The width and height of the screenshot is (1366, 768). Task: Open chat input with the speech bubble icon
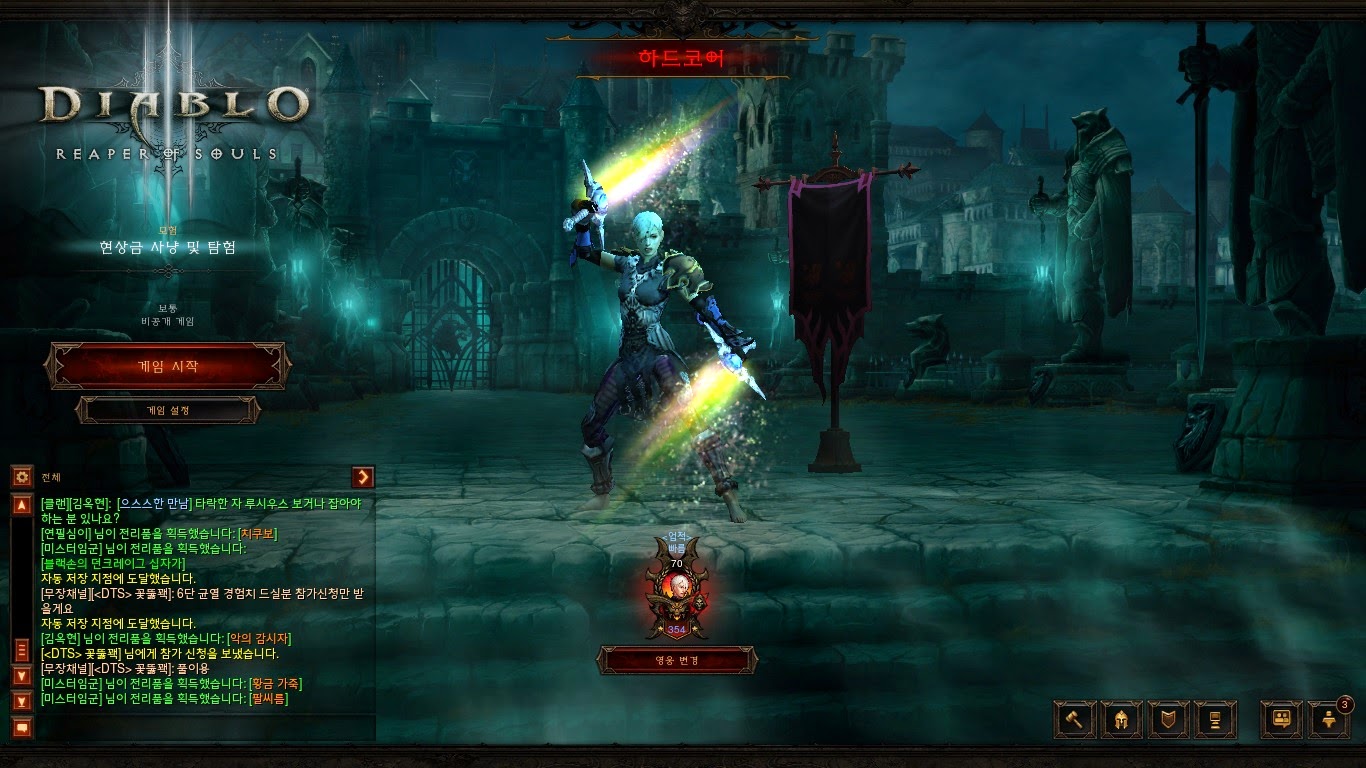(22, 727)
